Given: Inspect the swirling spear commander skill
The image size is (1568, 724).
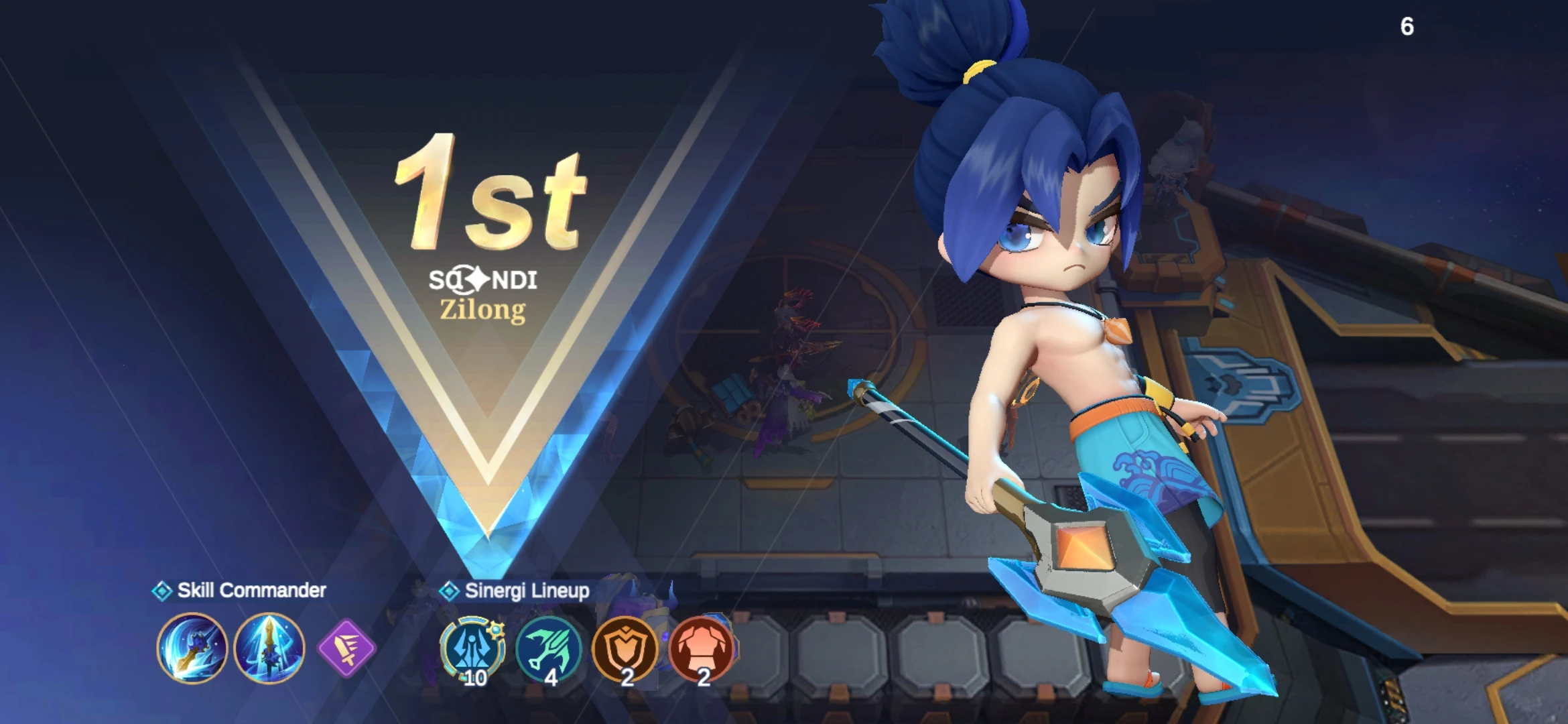Looking at the screenshot, I should point(192,648).
